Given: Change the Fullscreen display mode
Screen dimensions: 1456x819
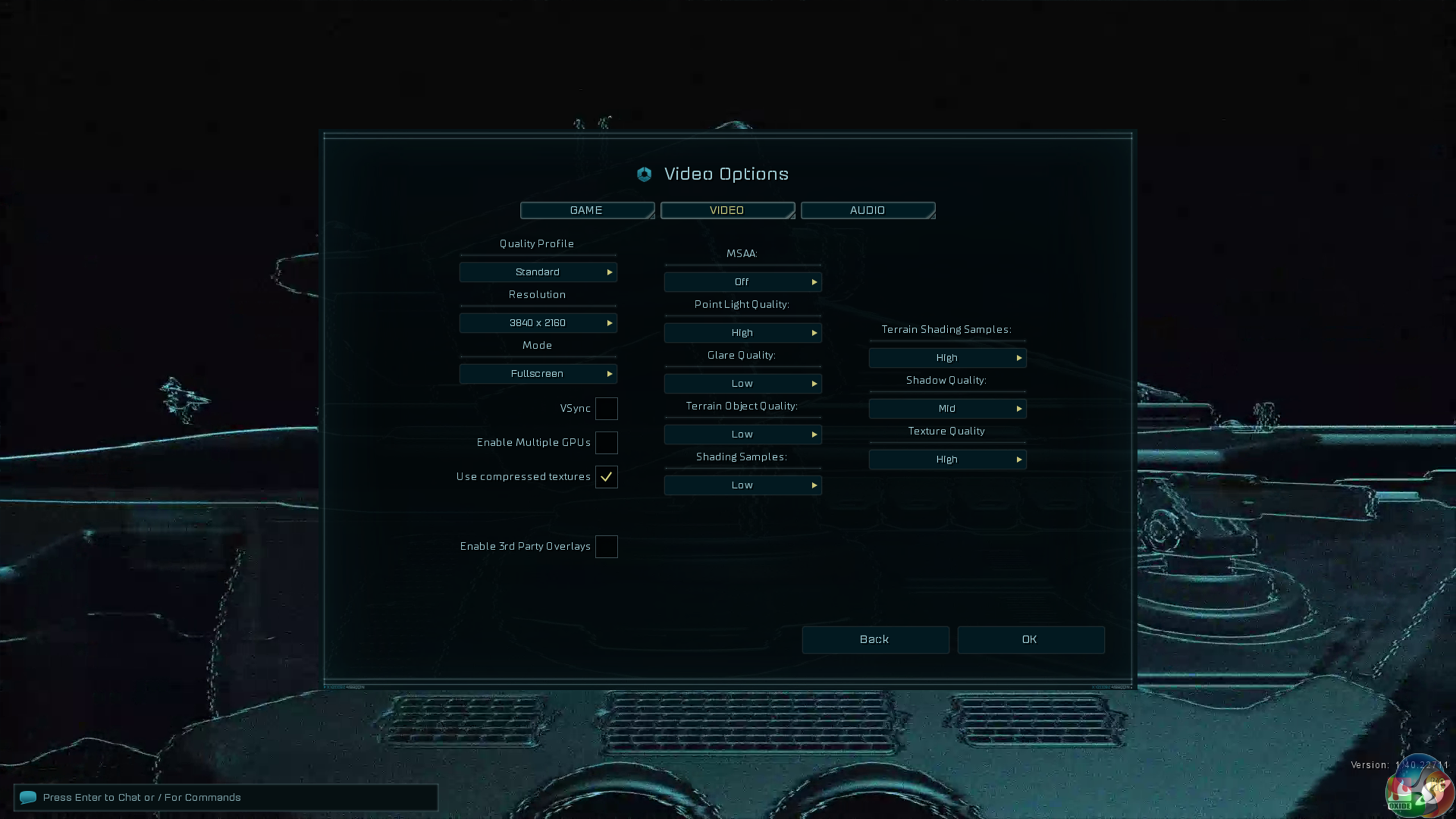Looking at the screenshot, I should (538, 373).
